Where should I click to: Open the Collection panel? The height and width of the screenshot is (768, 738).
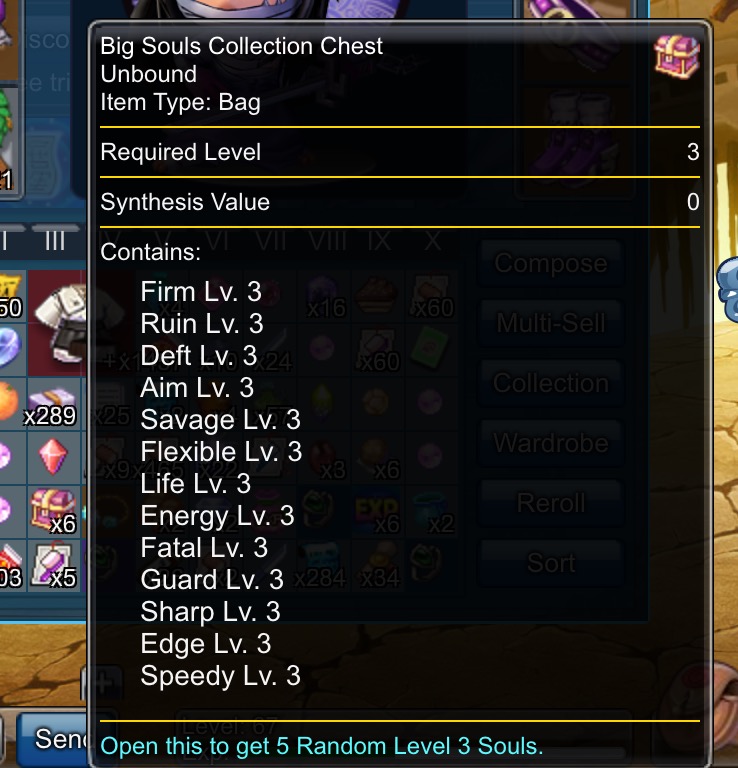[550, 384]
